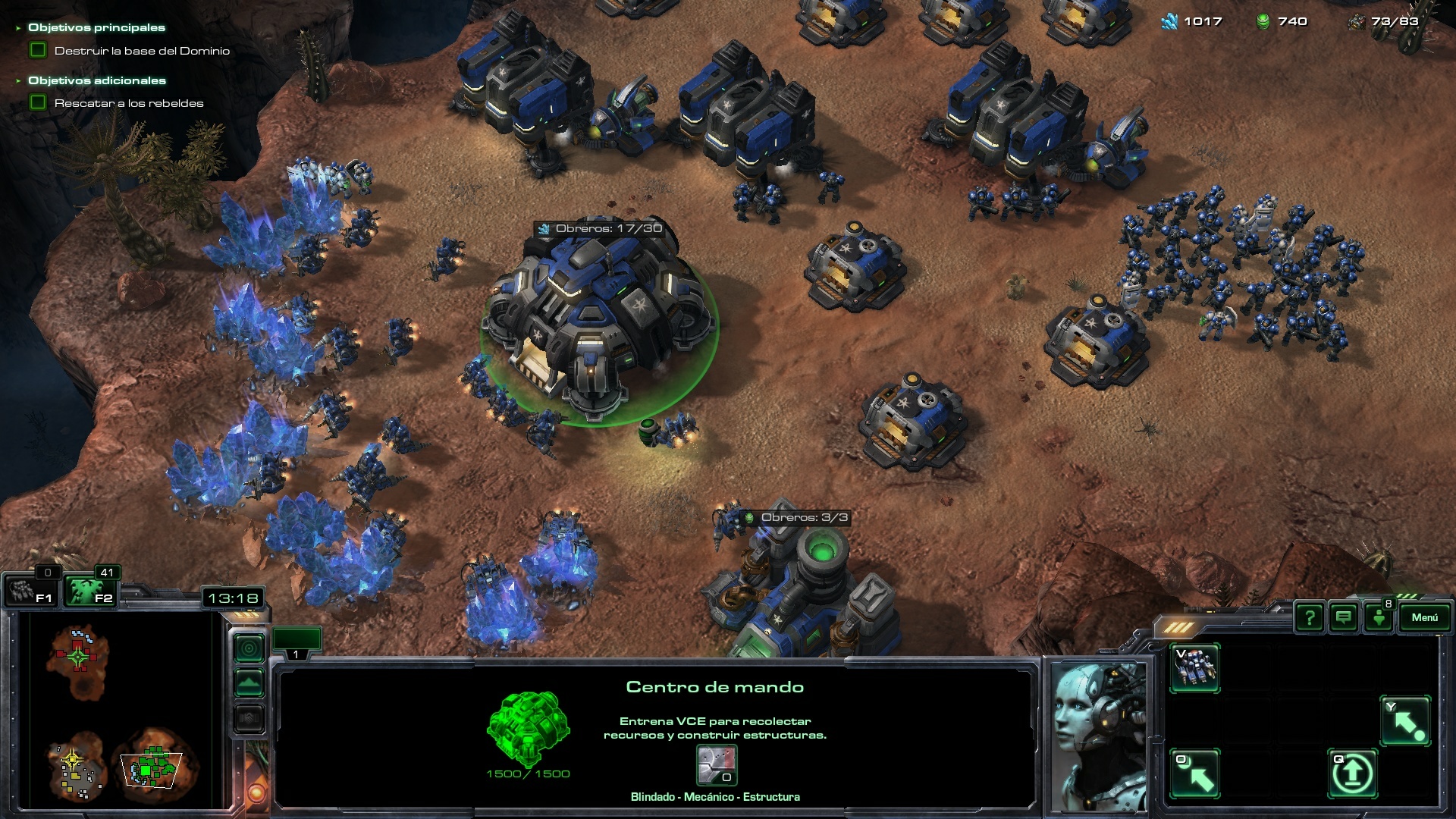Activate the circled up-arrow lift-off command
The height and width of the screenshot is (819, 1456).
pyautogui.click(x=1352, y=773)
